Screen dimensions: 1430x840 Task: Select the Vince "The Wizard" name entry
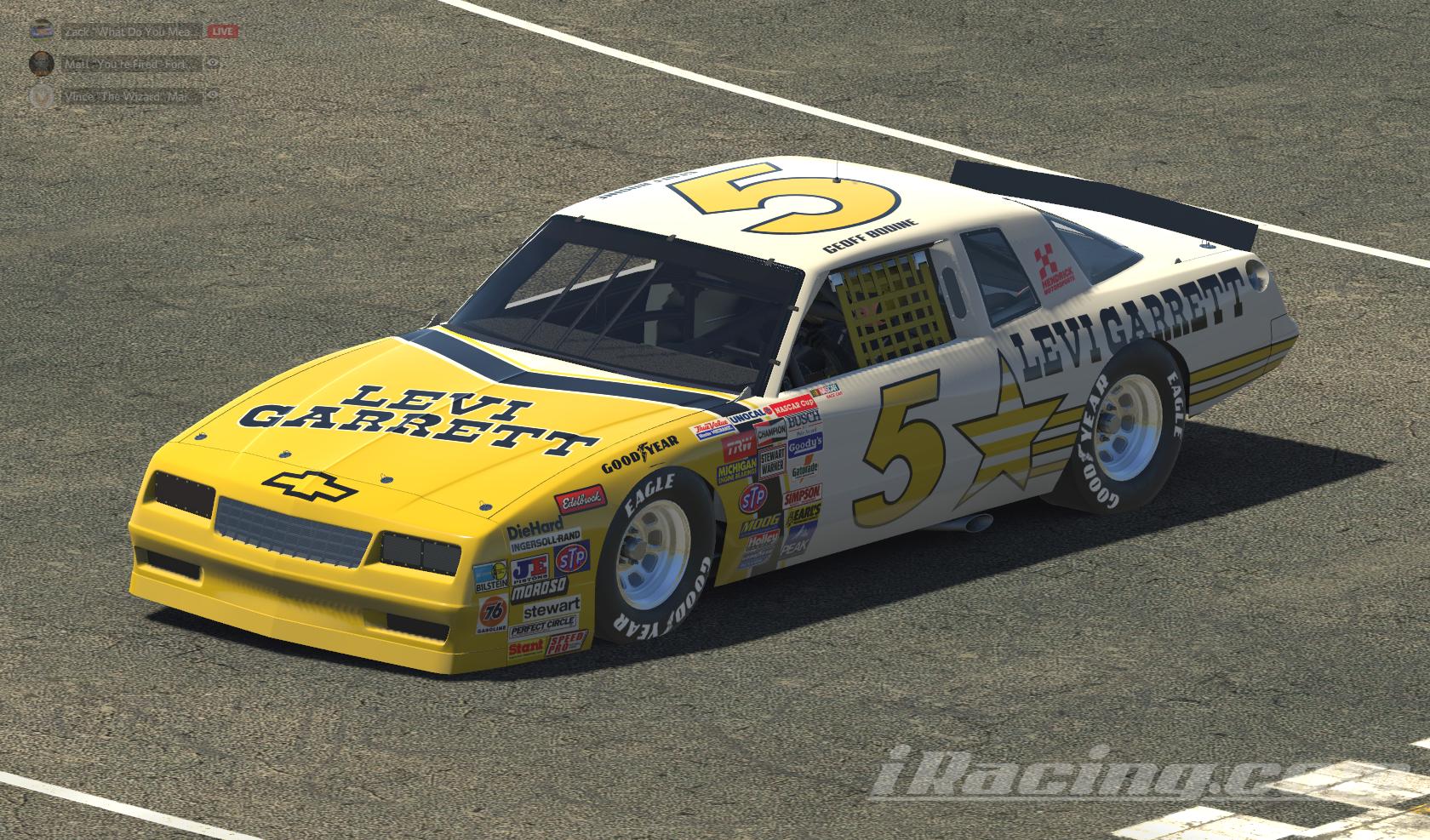pos(128,95)
